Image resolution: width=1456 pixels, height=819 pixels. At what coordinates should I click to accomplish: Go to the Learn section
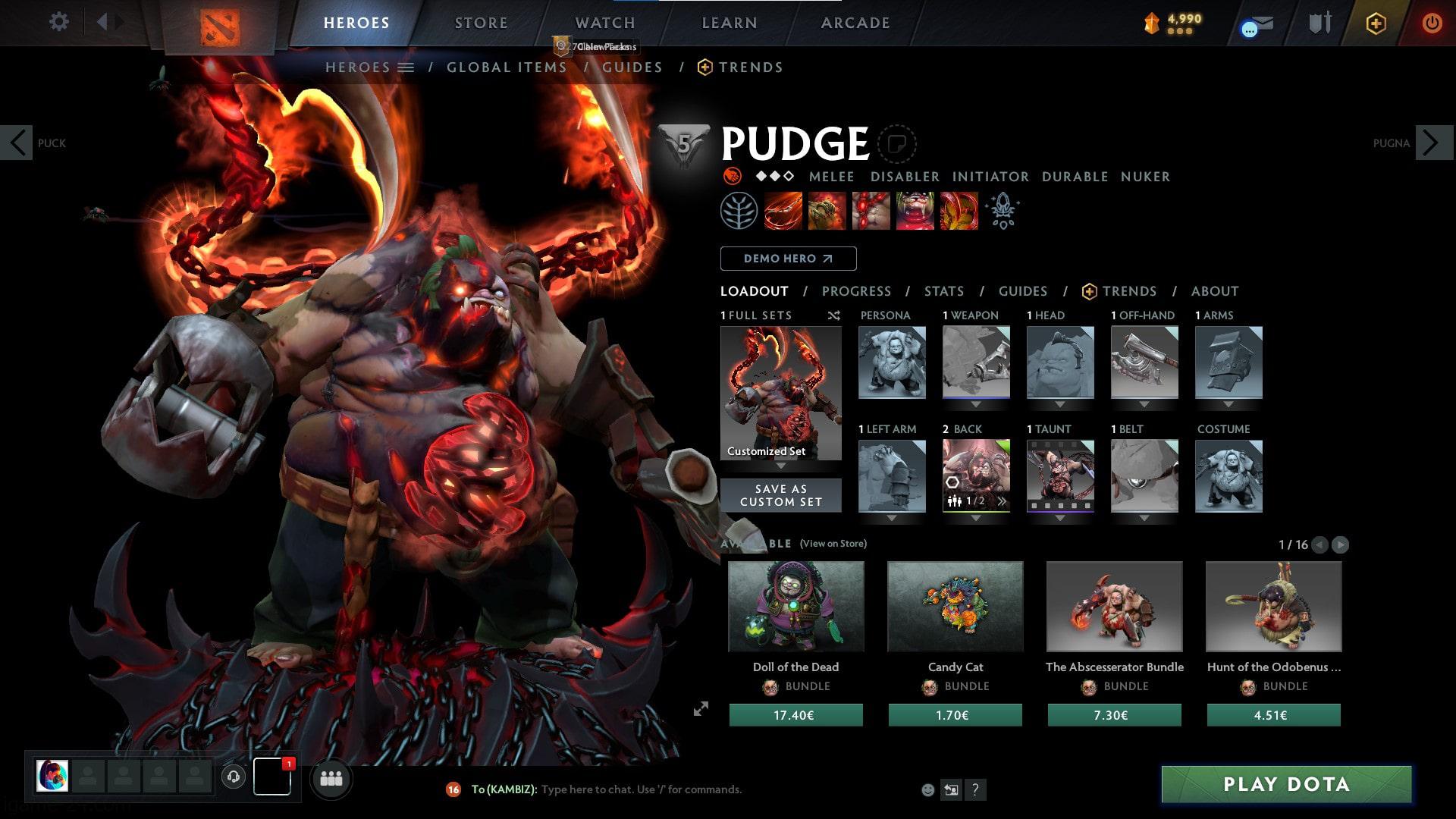coord(729,23)
